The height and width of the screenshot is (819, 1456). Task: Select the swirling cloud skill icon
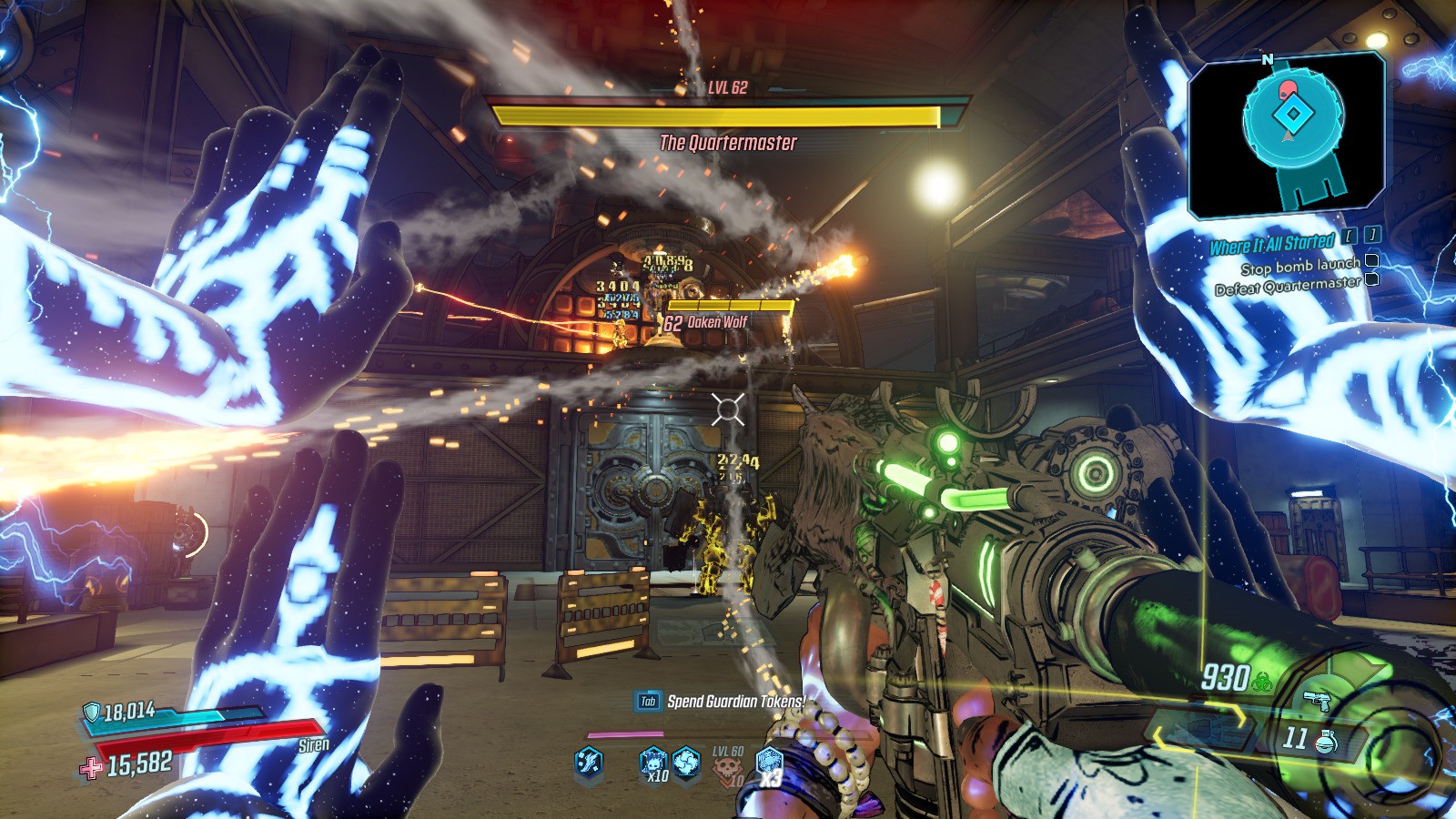(x=687, y=762)
